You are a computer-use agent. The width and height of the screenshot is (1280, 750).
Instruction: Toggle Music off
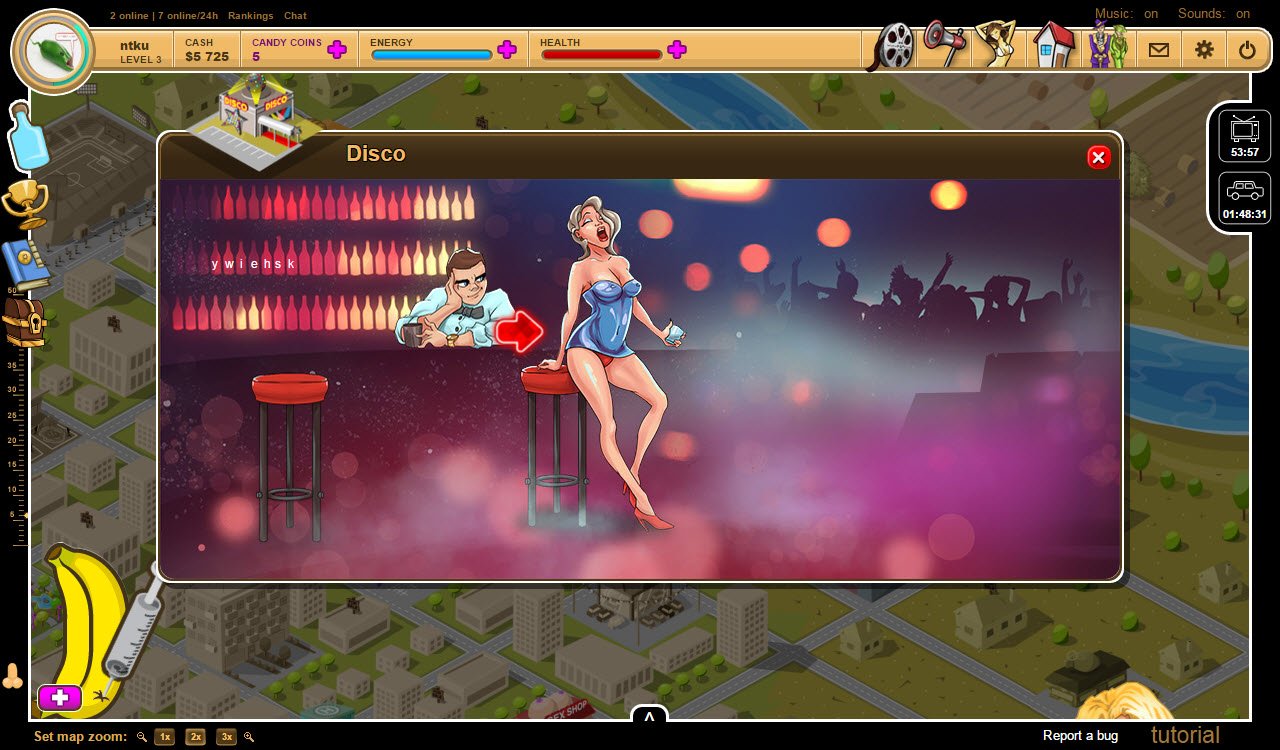tap(1150, 14)
